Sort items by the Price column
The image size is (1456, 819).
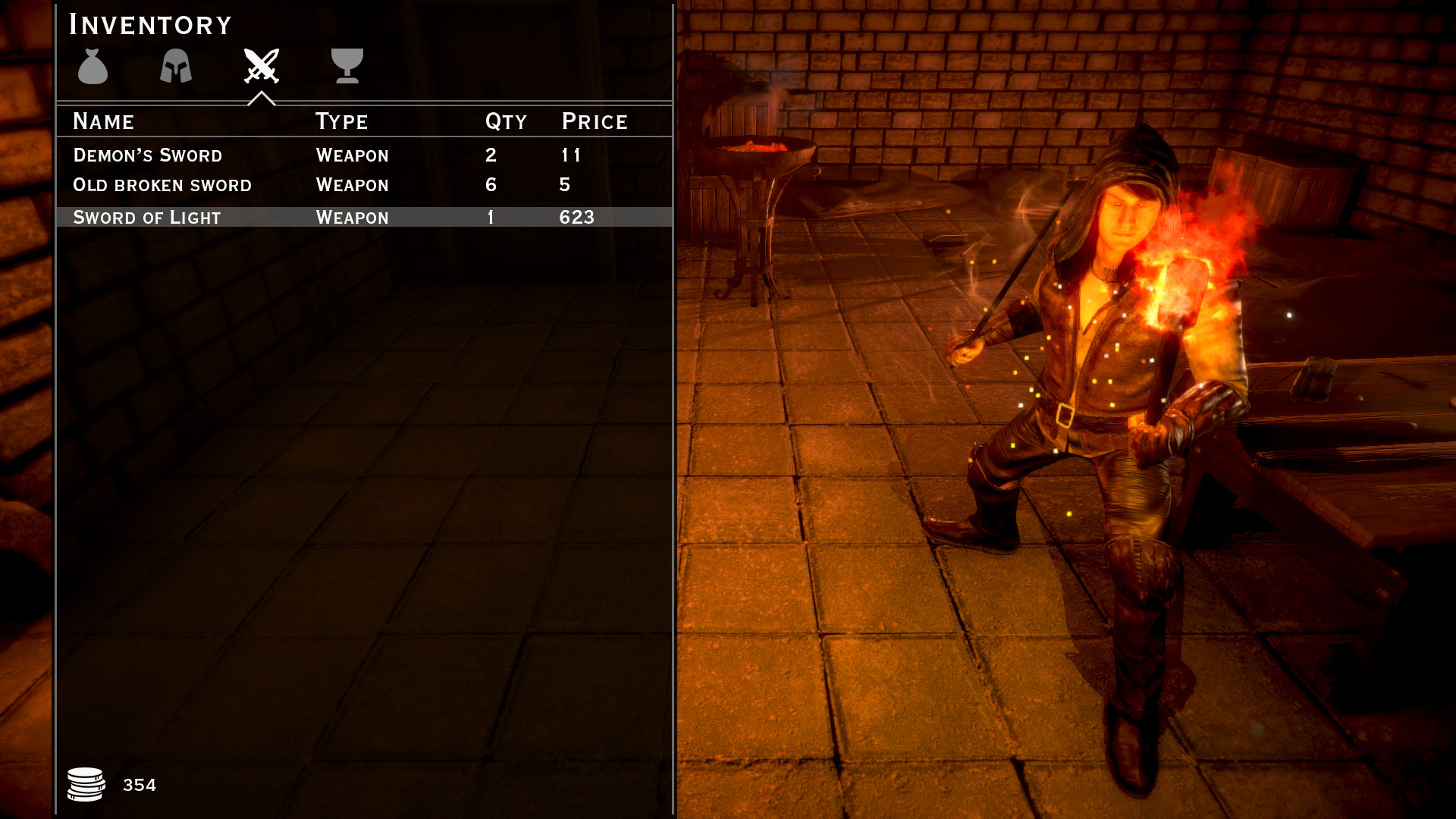point(594,121)
